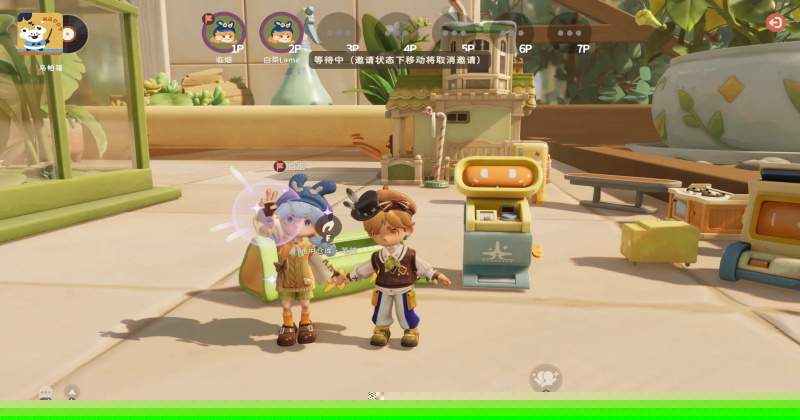The image size is (800, 420).
Task: Click the empty 7P player slot
Action: point(569,31)
